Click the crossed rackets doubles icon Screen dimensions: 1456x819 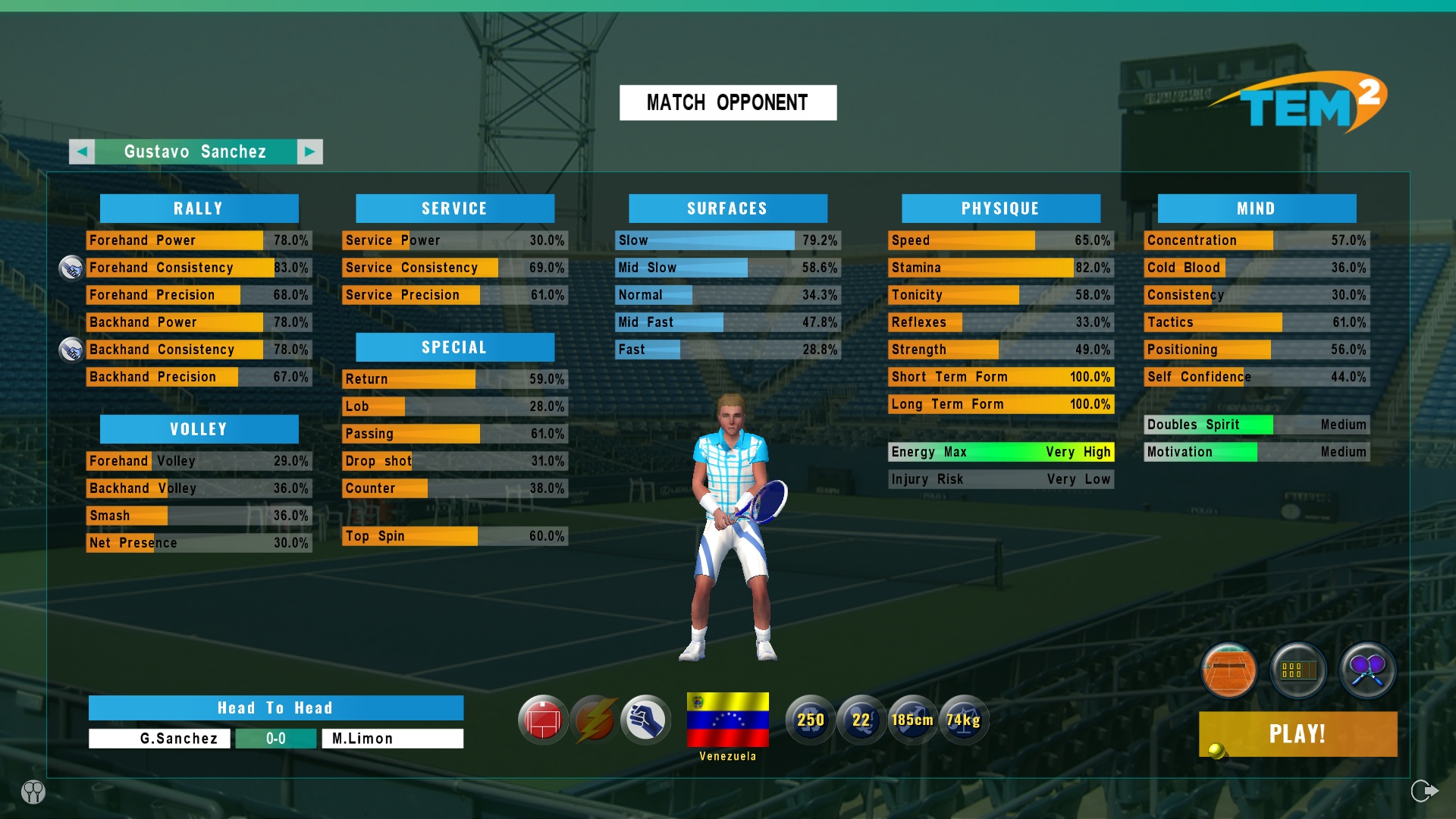(1369, 670)
